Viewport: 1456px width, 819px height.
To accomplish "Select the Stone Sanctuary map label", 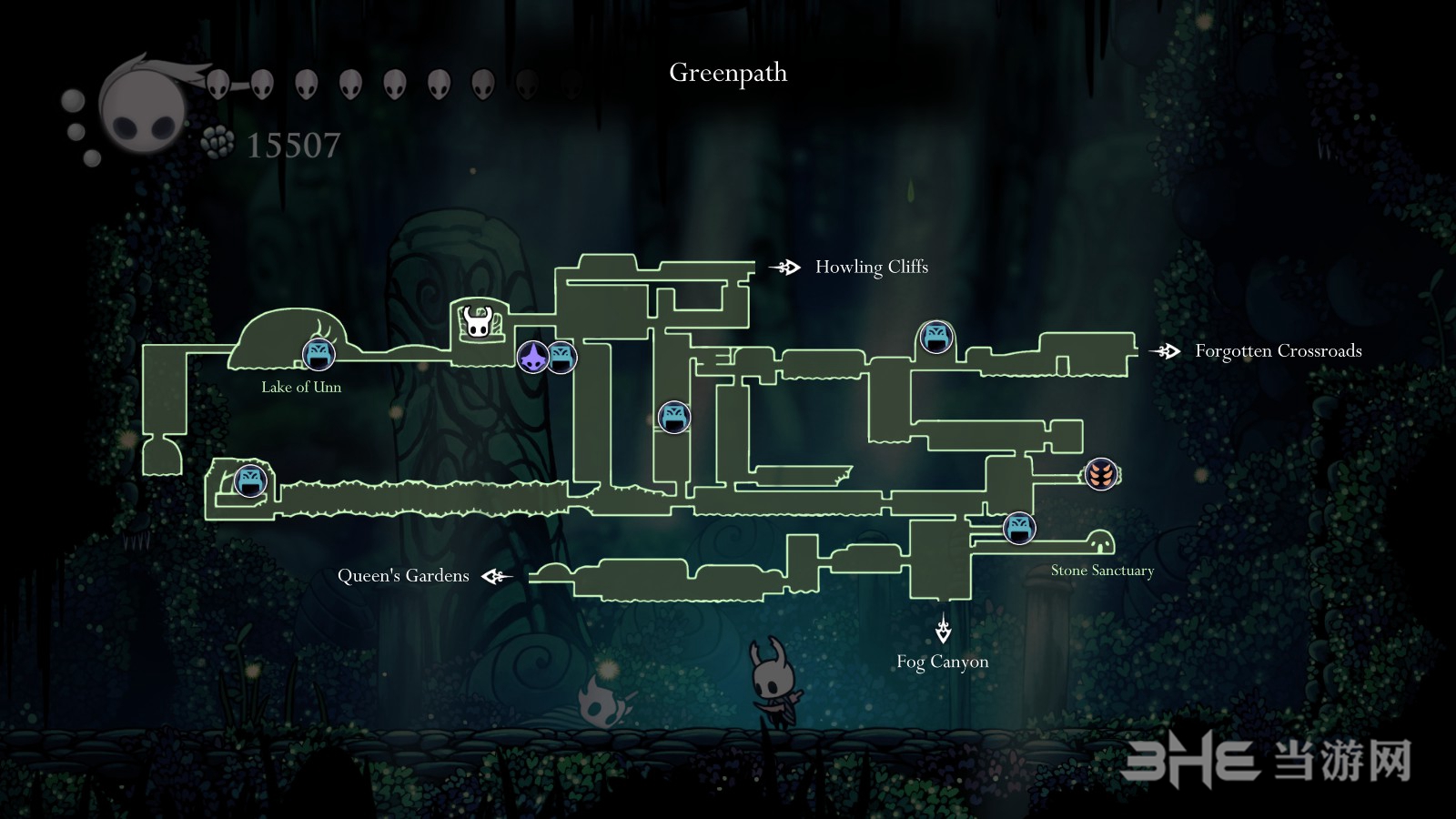I will click(x=1102, y=571).
